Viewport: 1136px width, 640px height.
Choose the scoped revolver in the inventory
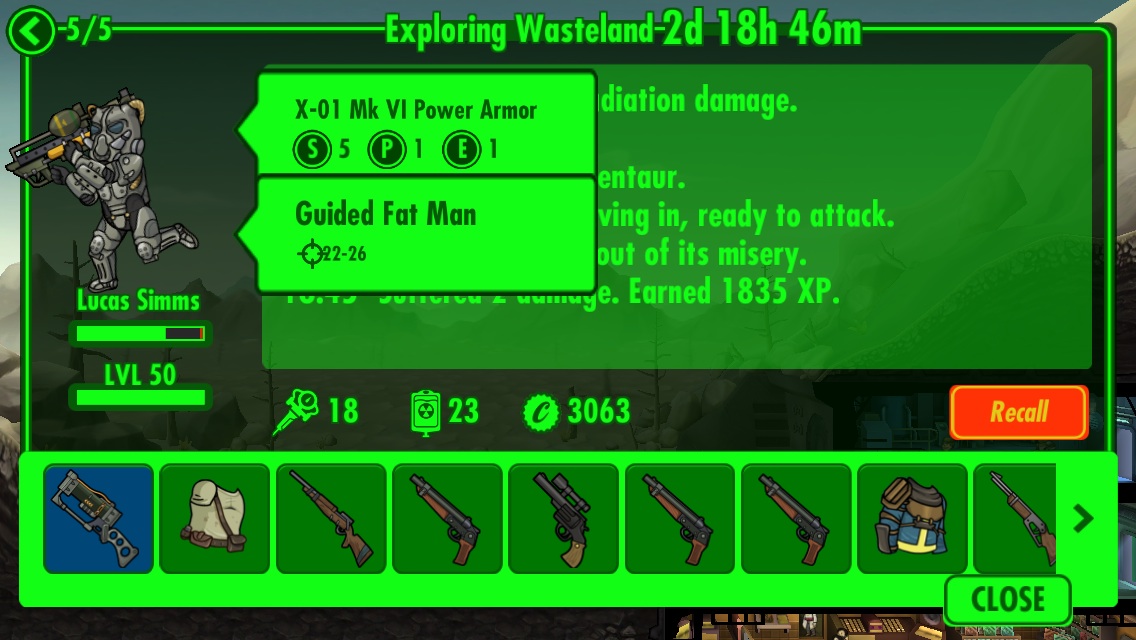pyautogui.click(x=563, y=518)
